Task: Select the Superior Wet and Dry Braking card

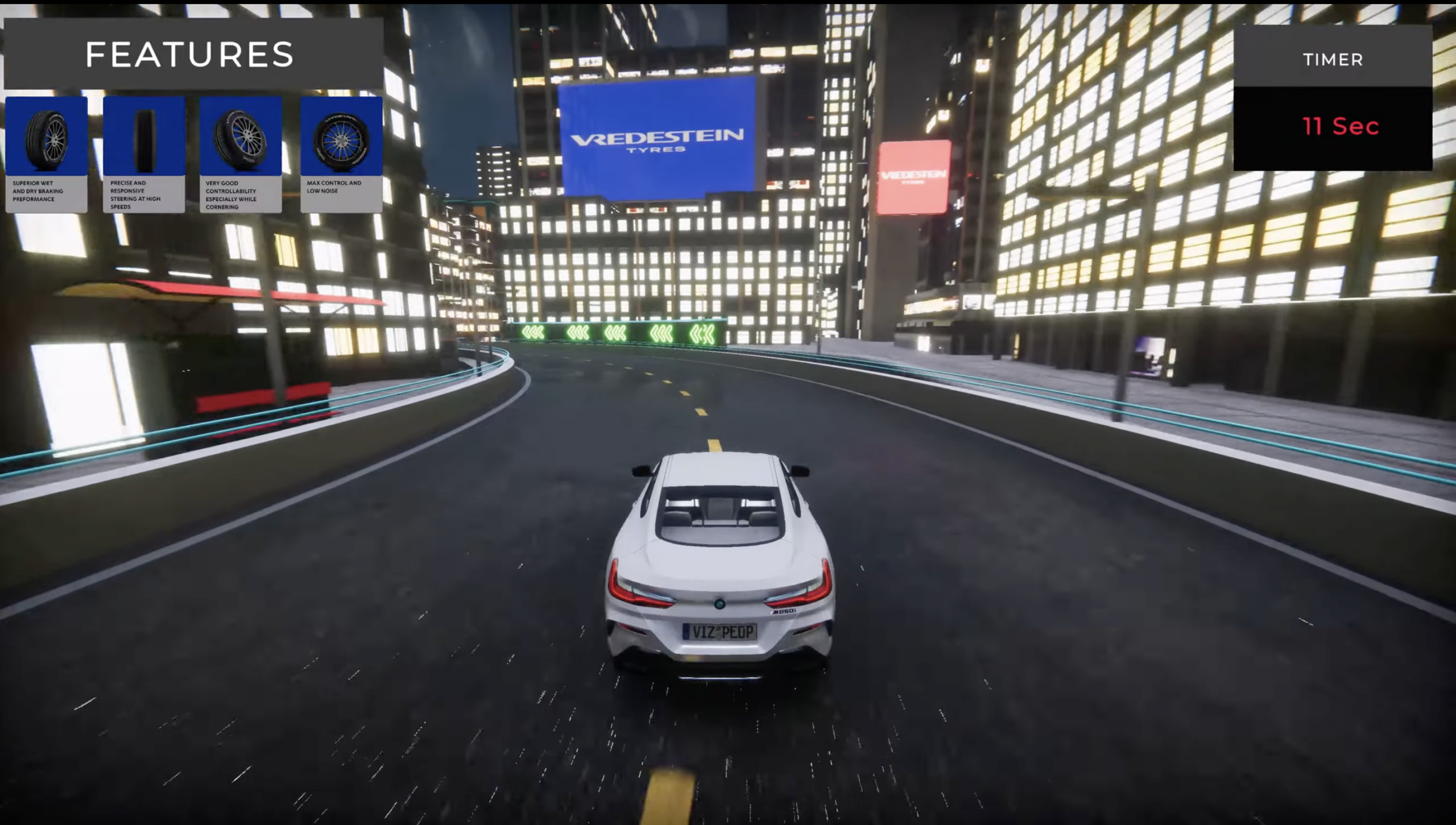Action: [x=47, y=154]
